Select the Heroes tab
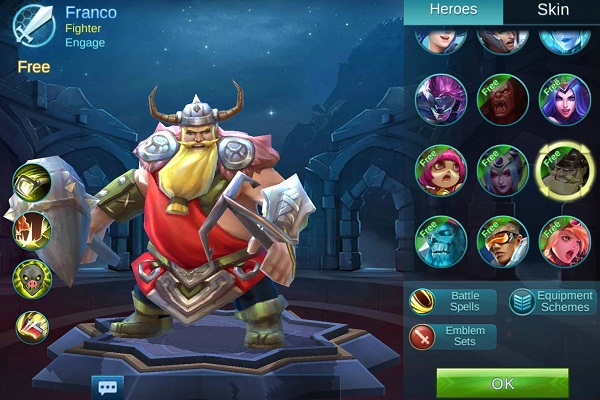 coord(453,11)
